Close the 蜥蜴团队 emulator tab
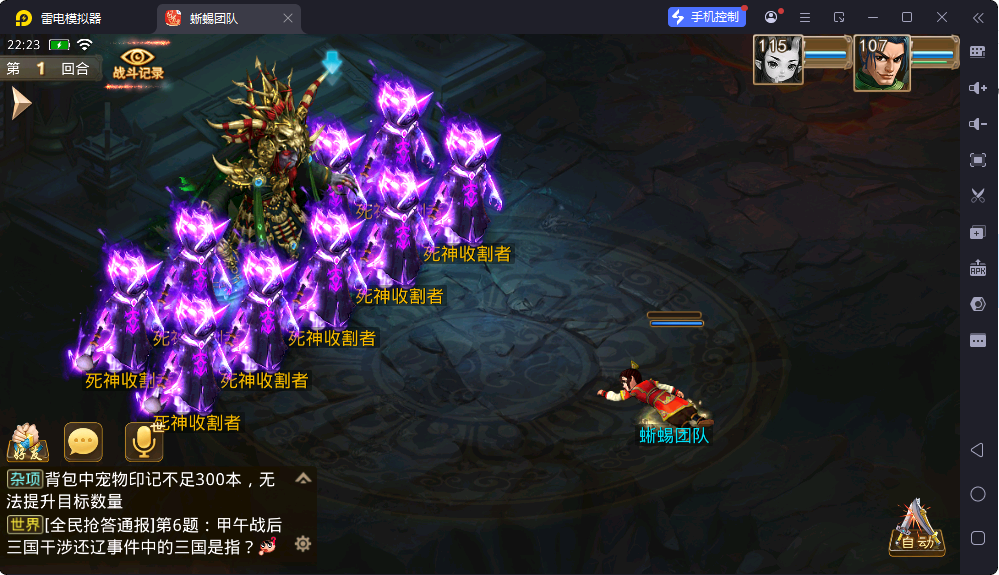The height and width of the screenshot is (575, 999). (288, 18)
